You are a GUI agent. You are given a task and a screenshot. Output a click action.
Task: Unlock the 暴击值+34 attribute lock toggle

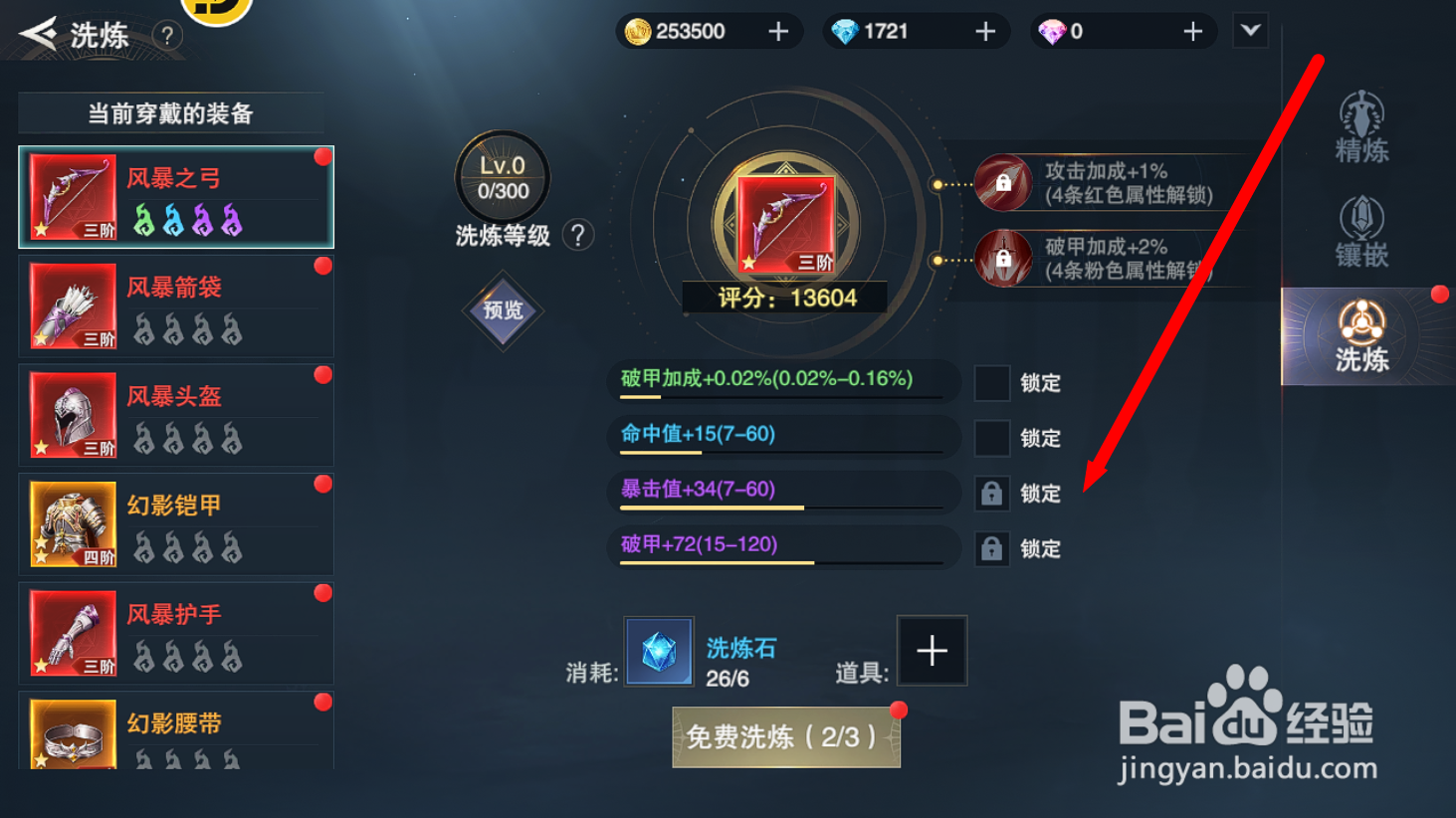tap(991, 493)
